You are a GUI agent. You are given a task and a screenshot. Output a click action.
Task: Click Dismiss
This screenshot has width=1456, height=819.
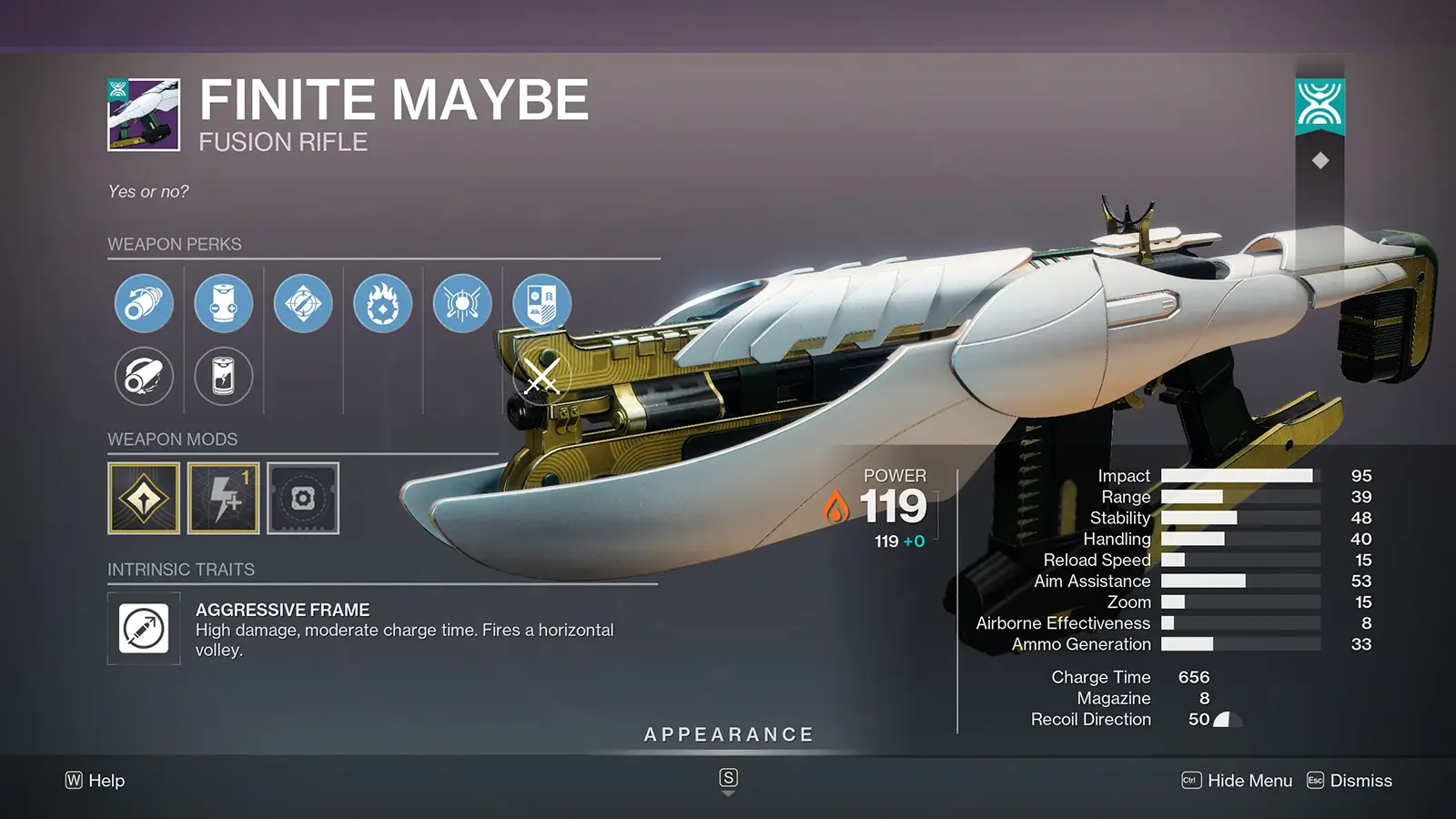coord(1360,781)
